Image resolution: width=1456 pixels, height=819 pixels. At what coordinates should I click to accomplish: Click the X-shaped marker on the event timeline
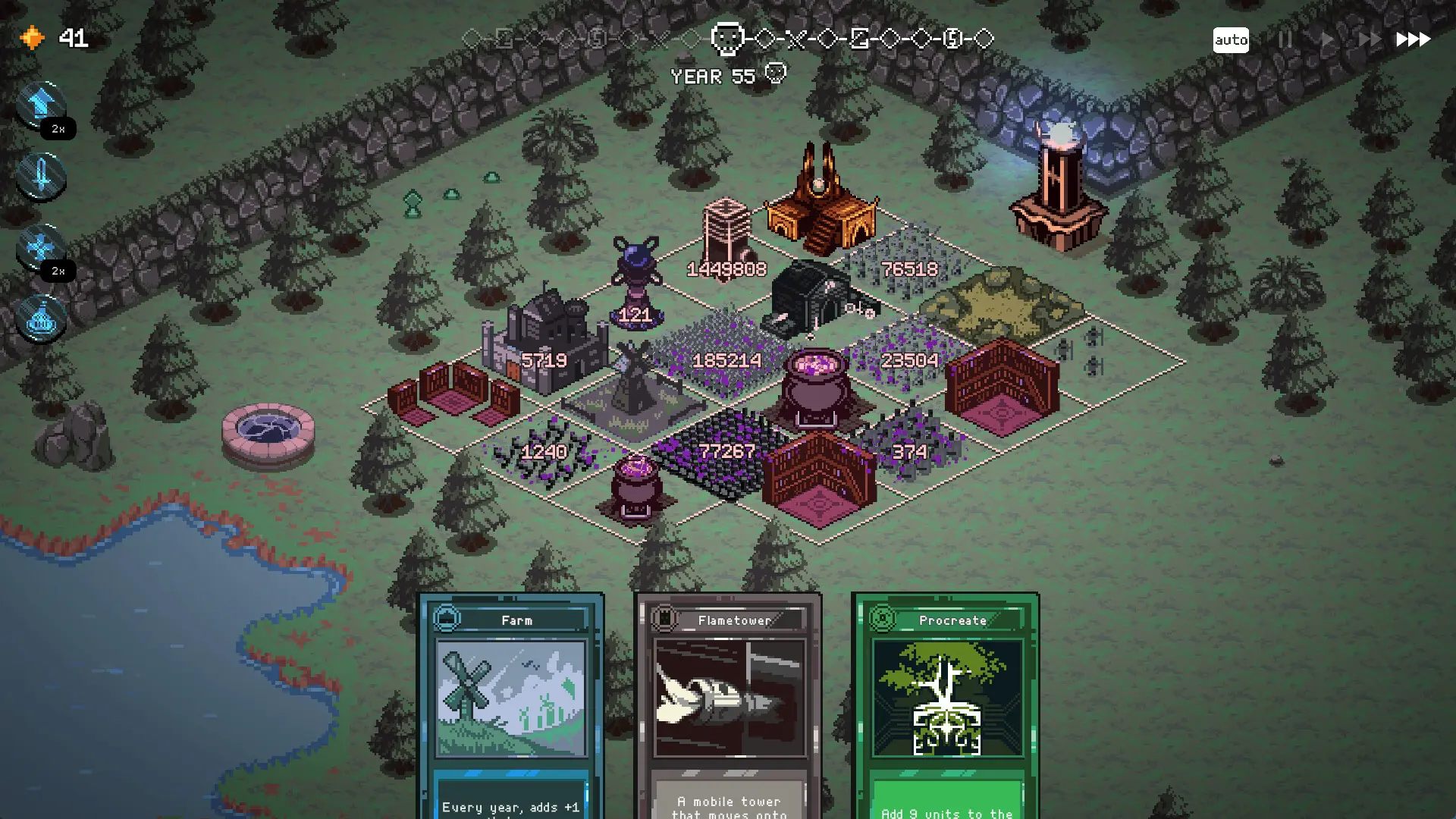[x=795, y=38]
